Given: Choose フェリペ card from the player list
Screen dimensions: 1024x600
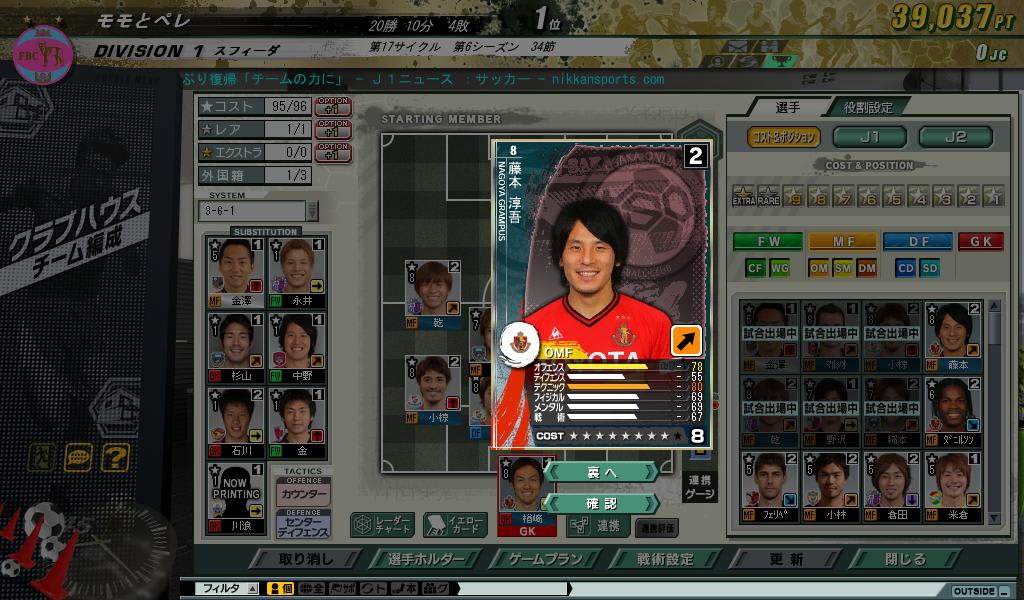Looking at the screenshot, I should (x=768, y=484).
